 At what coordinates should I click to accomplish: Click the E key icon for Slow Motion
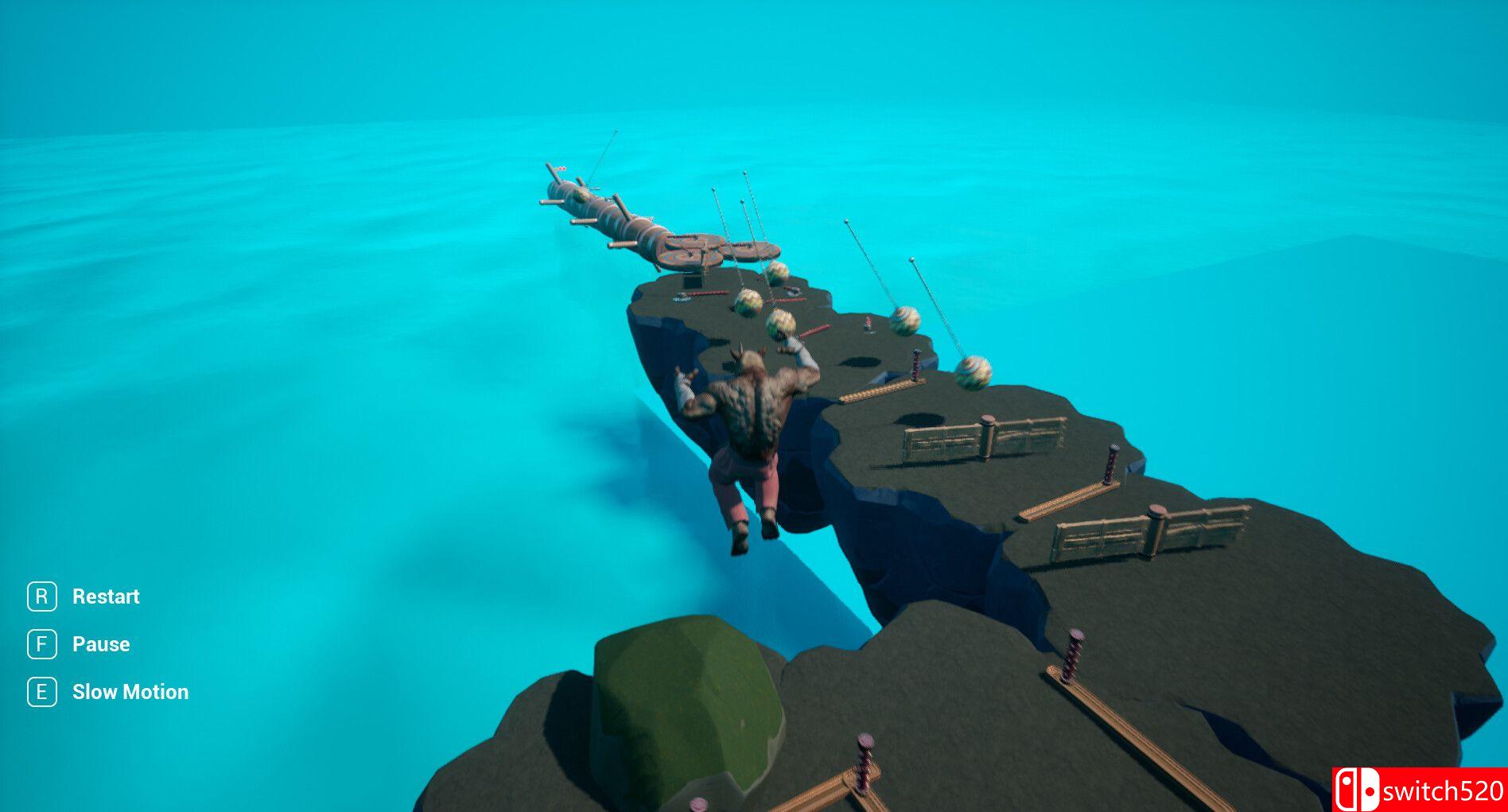[41, 691]
